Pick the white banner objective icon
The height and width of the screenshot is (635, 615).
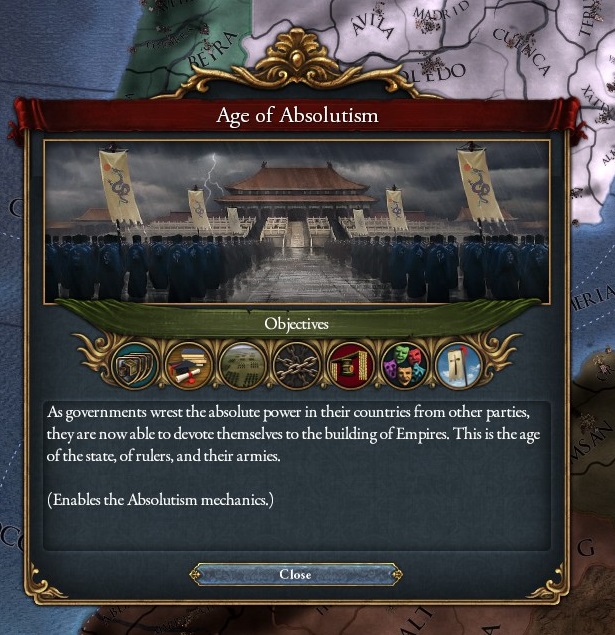(458, 365)
